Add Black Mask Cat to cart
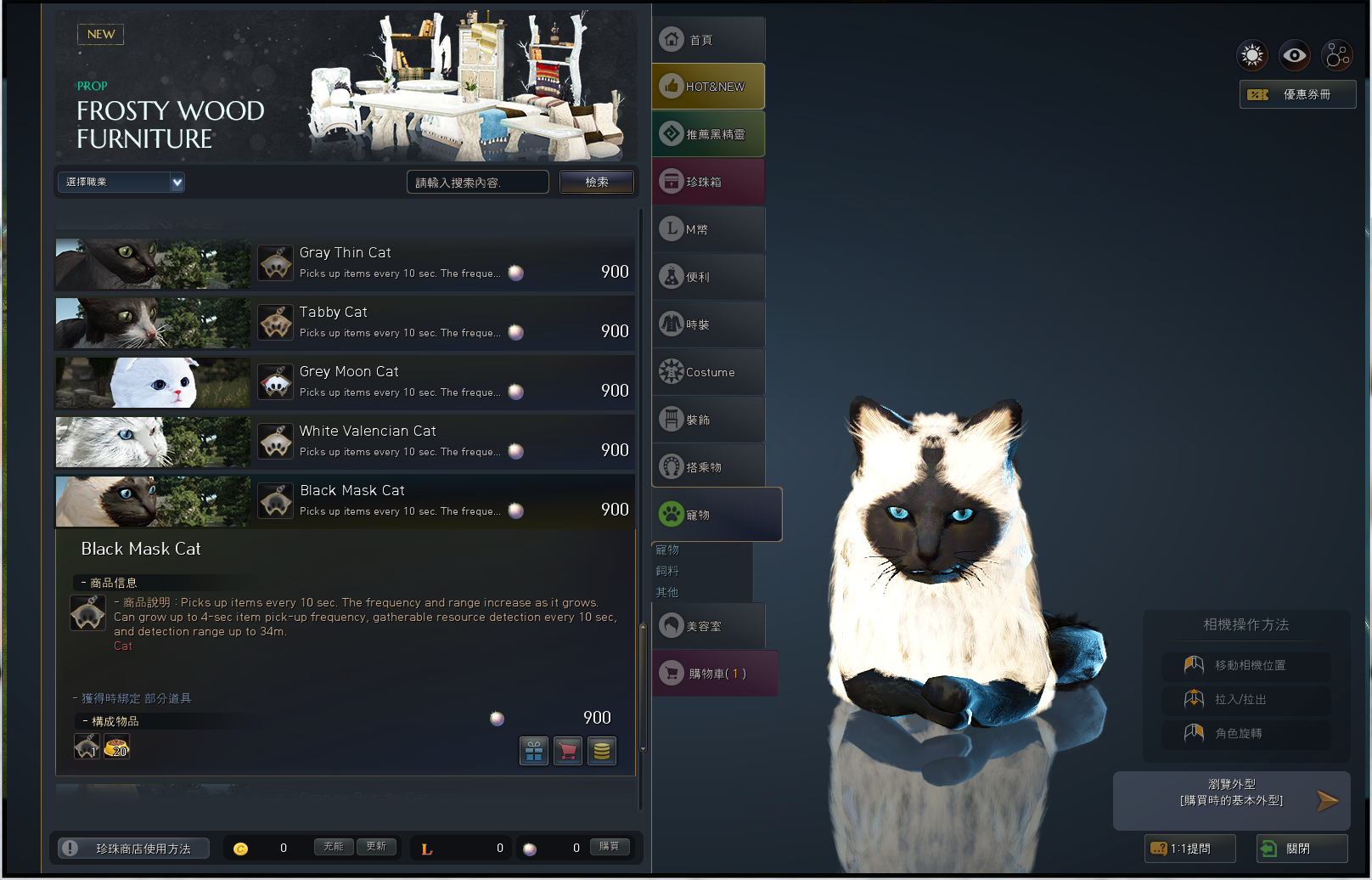This screenshot has height=880, width=1372. pos(568,751)
